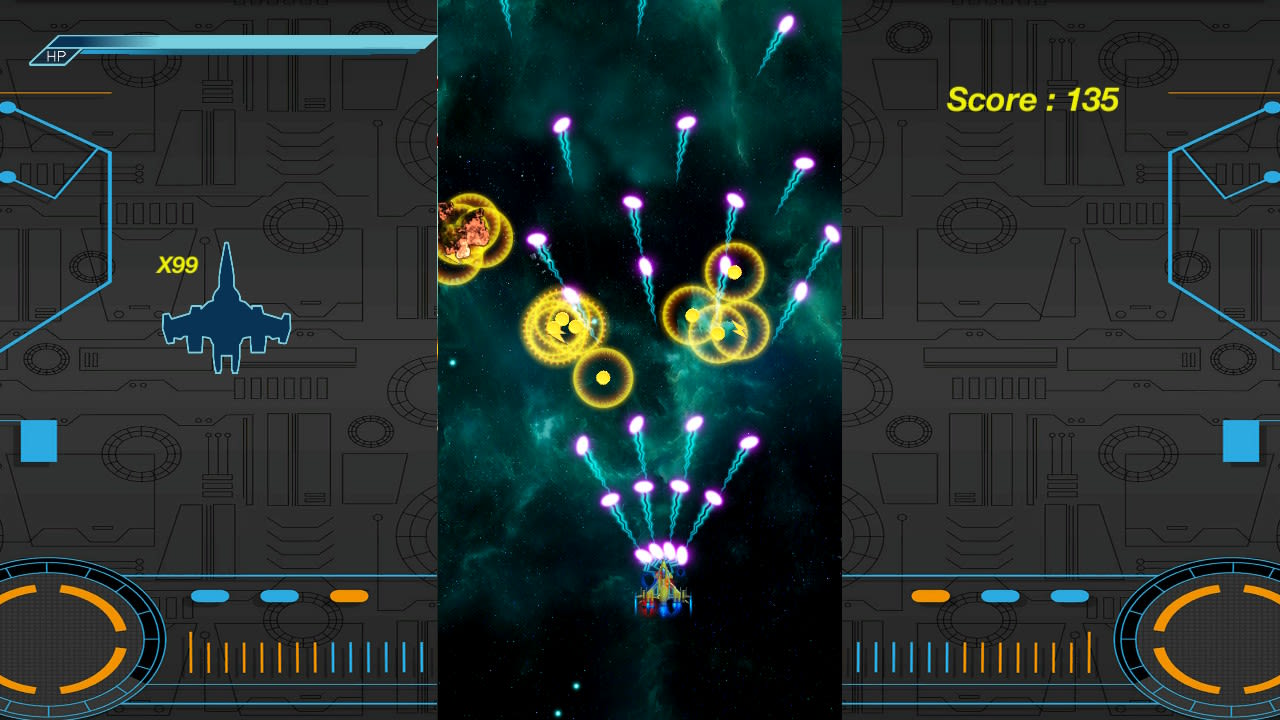This screenshot has width=1280, height=720.
Task: Click the HP label tab
Action: tap(55, 56)
